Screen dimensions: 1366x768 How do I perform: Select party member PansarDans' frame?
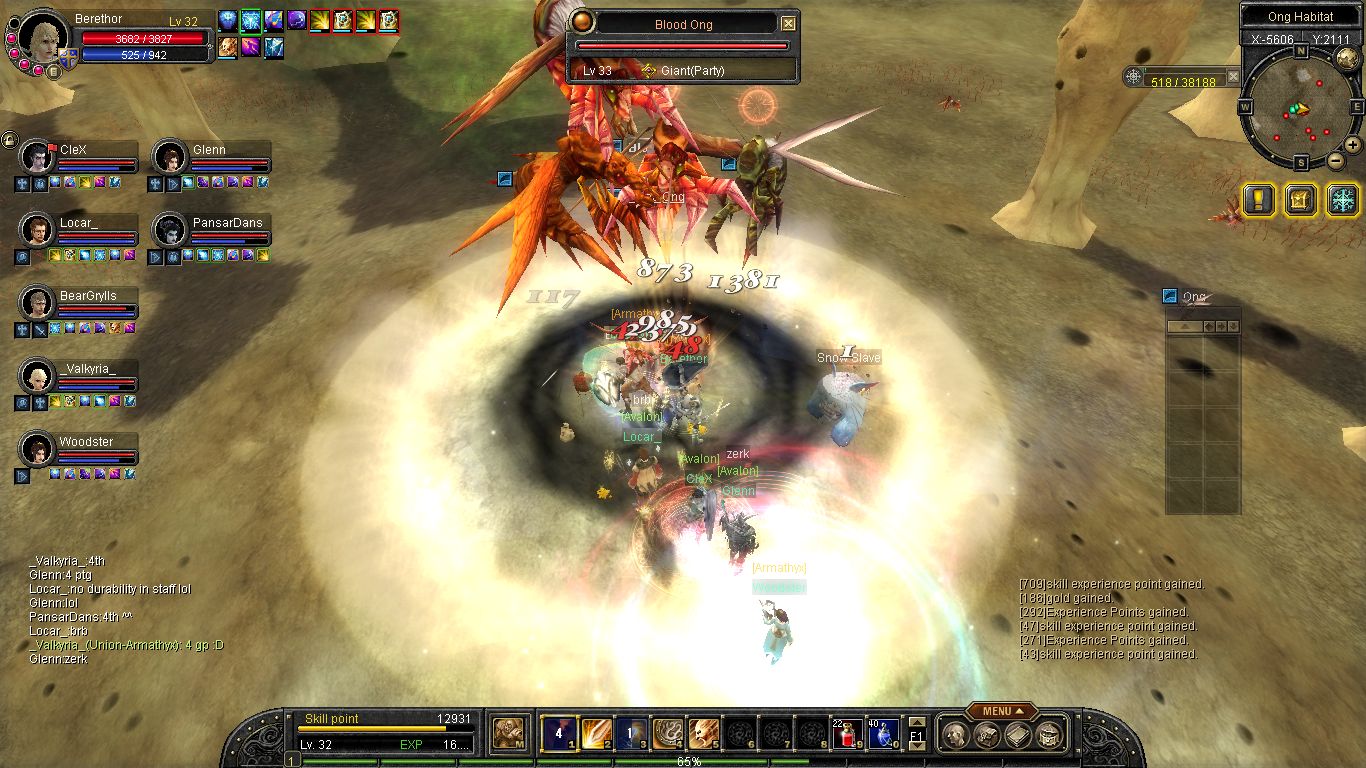pos(211,230)
